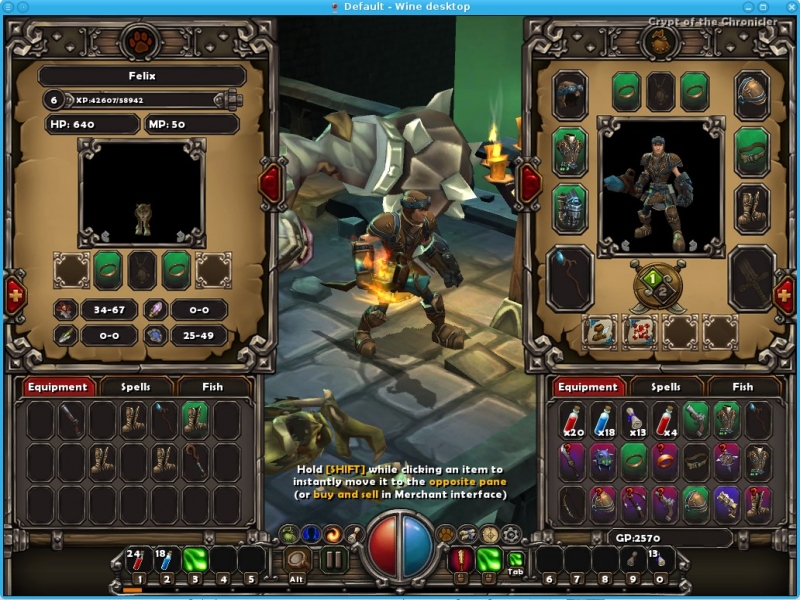Click the equipped staff weapon slot
The image size is (800, 600).
[570, 277]
